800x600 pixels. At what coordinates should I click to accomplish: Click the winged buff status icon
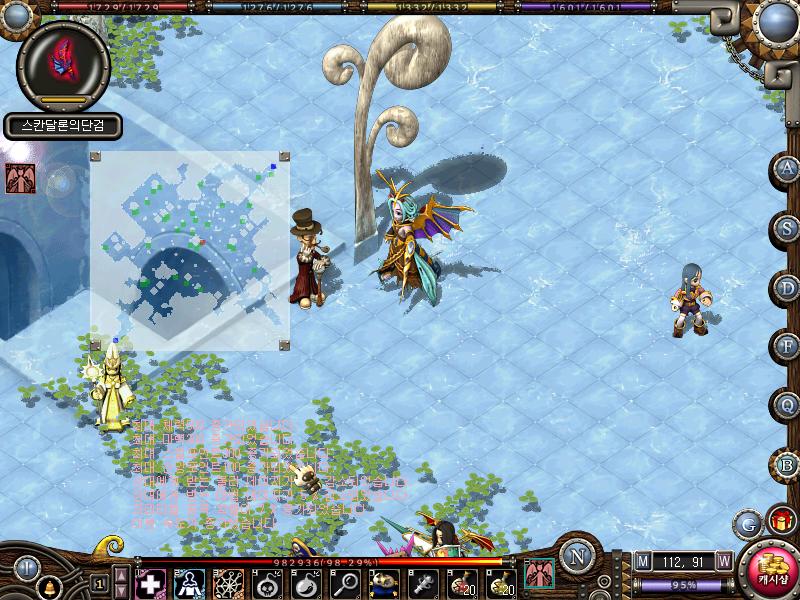pos(19,177)
